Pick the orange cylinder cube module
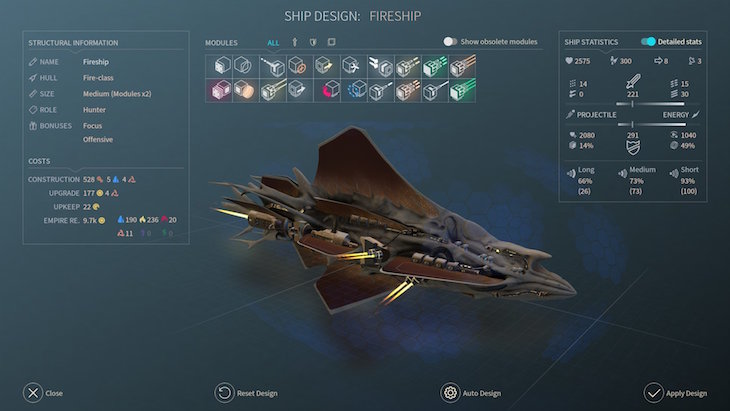 coord(244,91)
